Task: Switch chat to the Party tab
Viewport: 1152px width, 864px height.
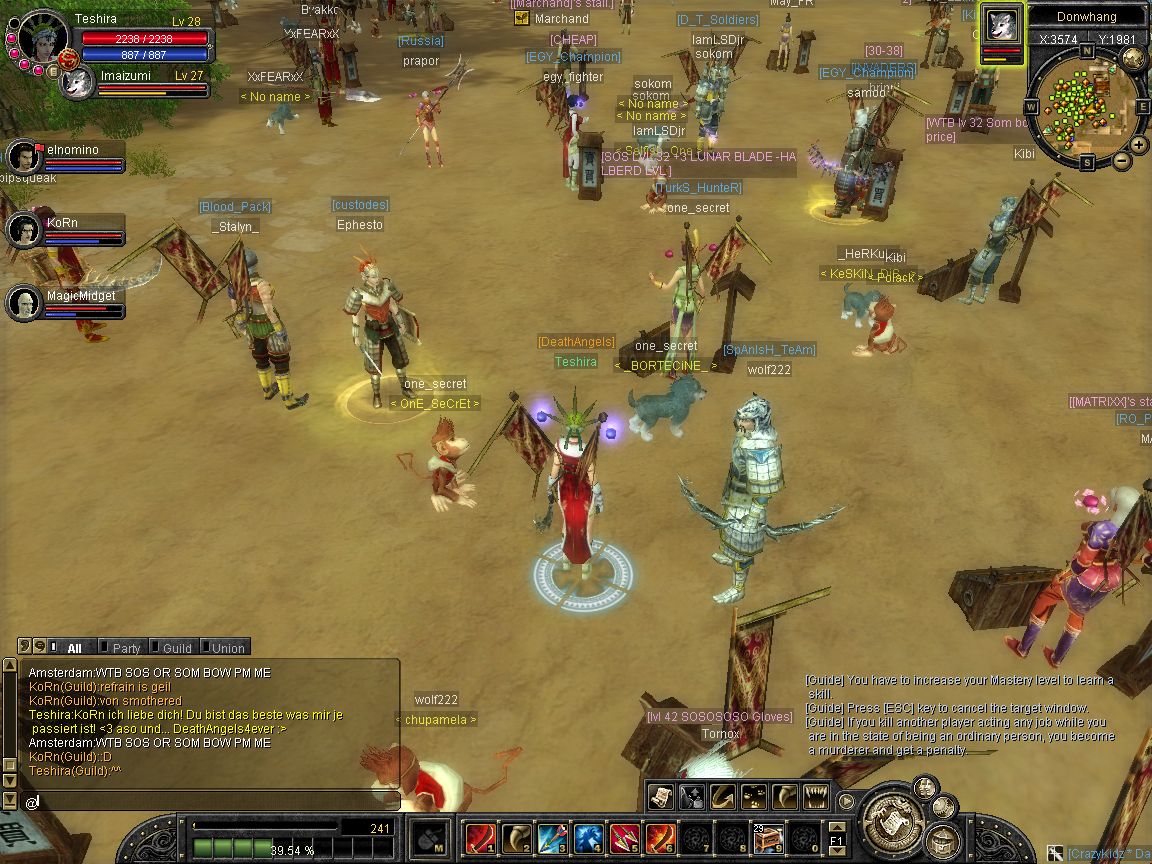Action: point(125,648)
